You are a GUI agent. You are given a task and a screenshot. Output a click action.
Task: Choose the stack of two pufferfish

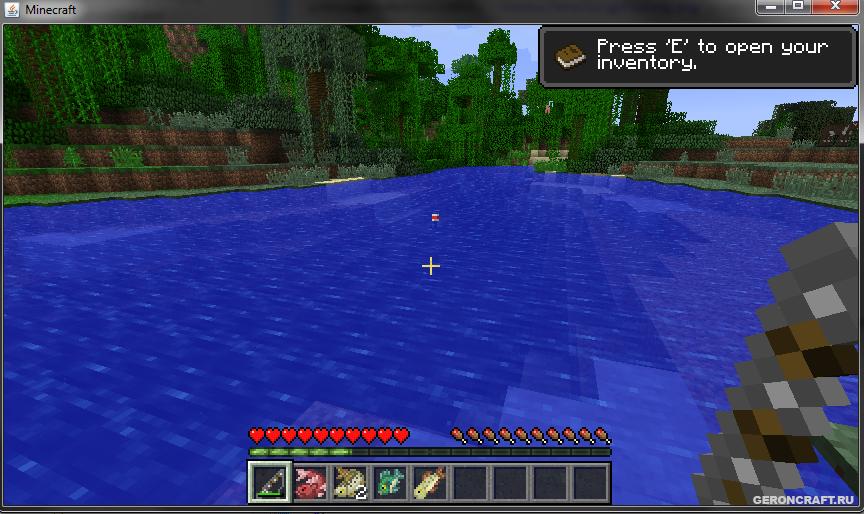tap(350, 483)
